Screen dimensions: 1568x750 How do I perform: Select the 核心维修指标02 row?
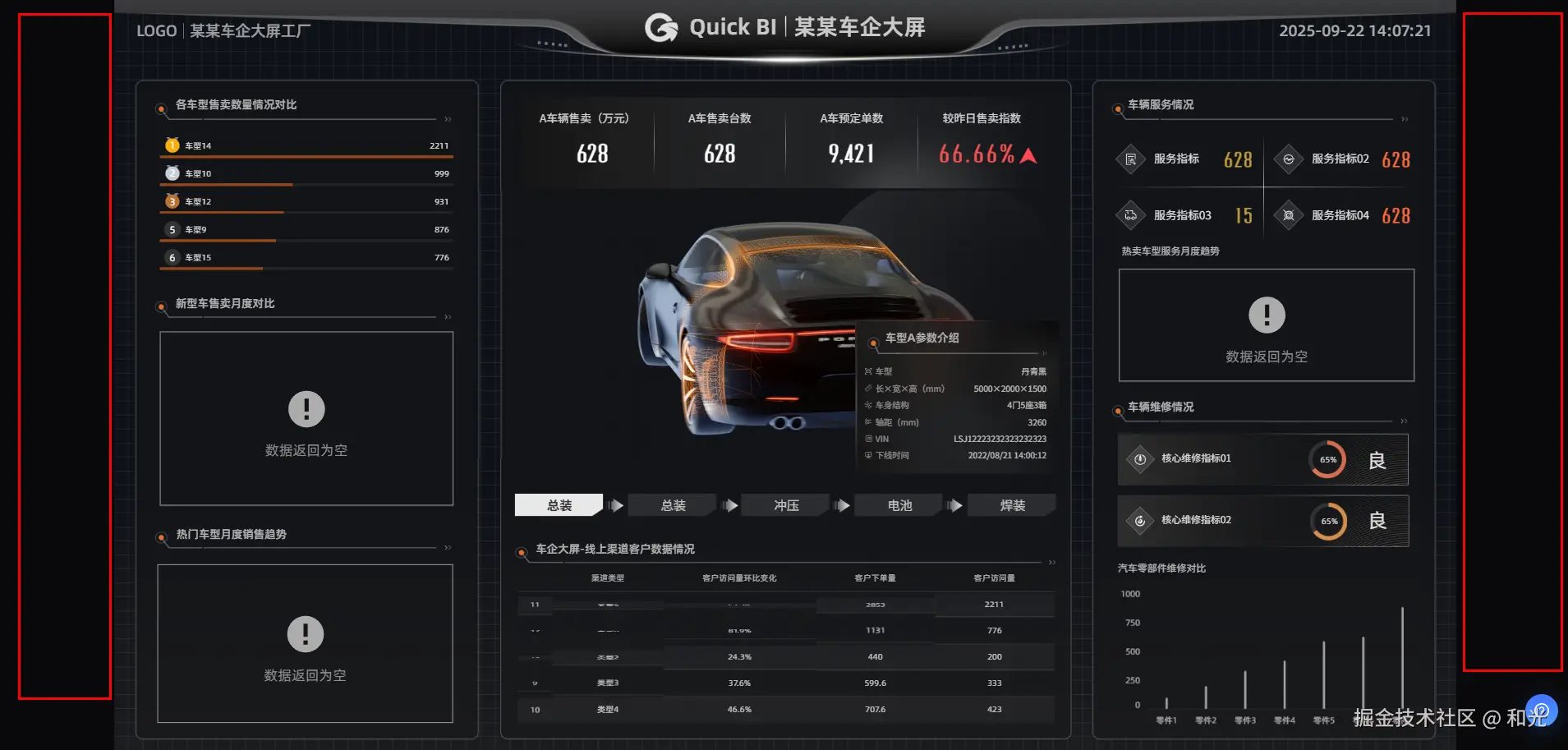[1262, 521]
